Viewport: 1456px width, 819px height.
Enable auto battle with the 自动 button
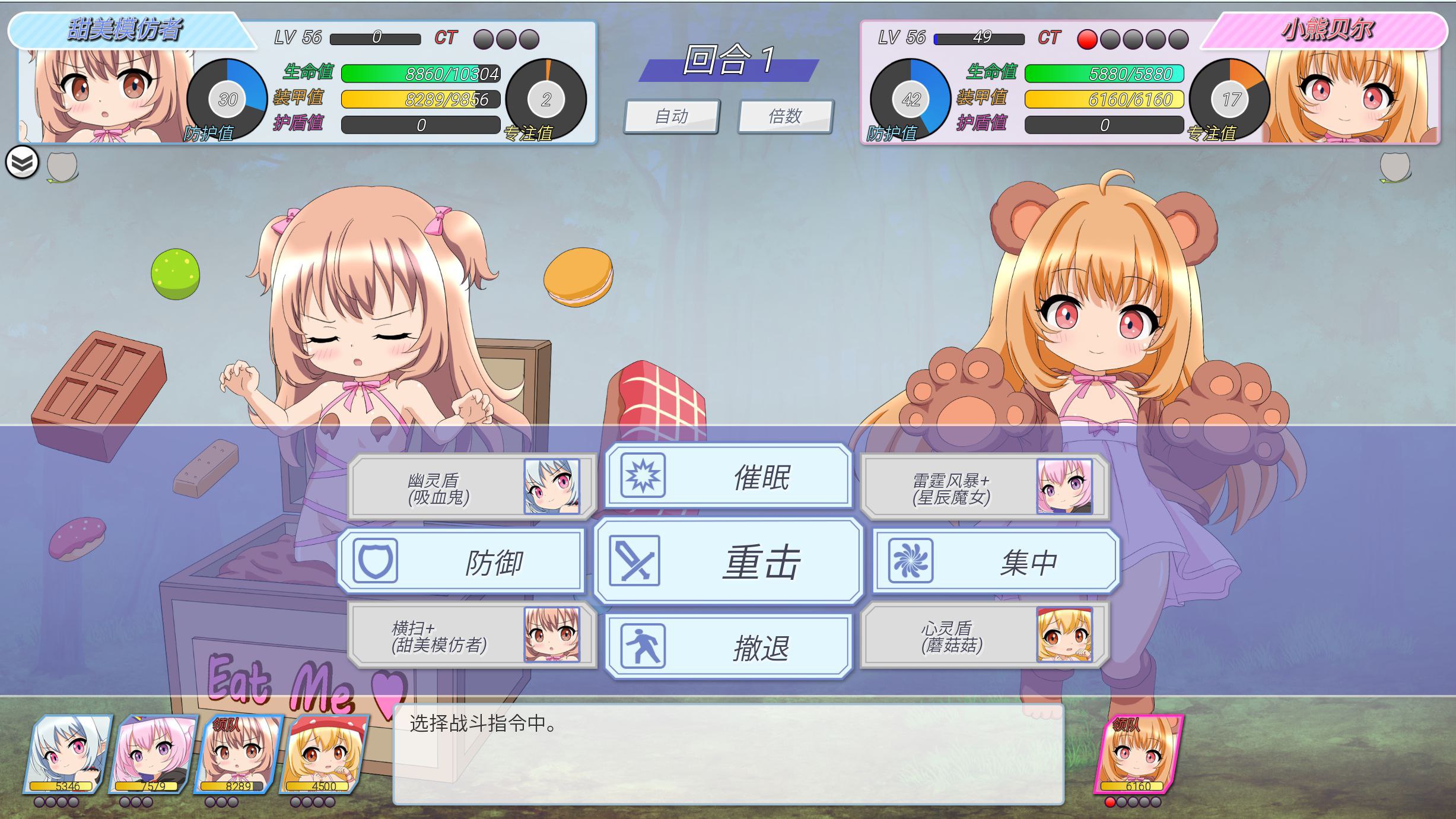(671, 116)
